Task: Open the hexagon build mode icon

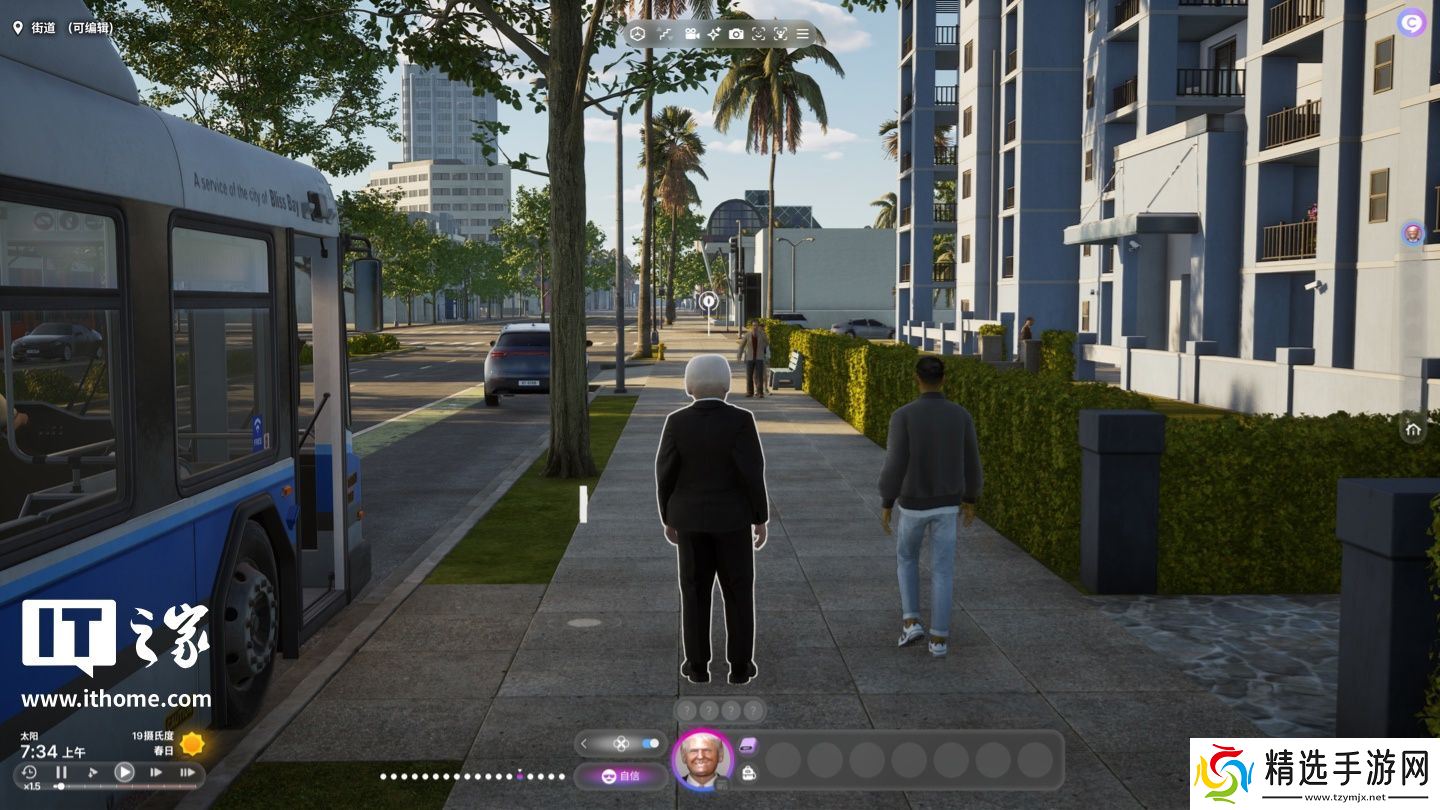Action: (x=637, y=34)
